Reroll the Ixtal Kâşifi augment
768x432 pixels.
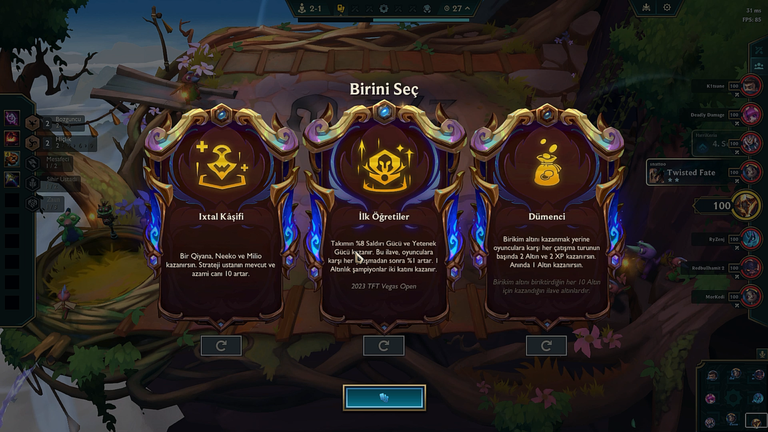221,345
